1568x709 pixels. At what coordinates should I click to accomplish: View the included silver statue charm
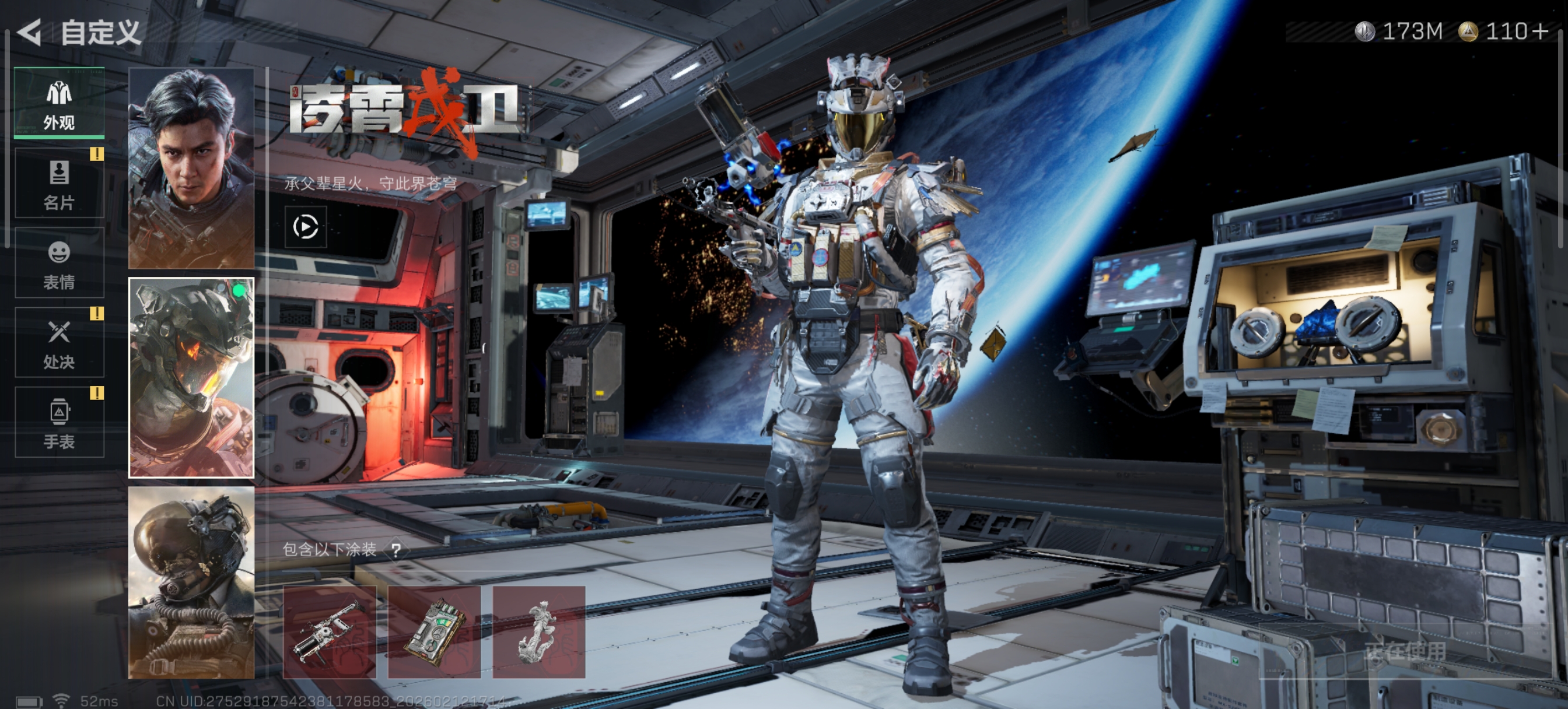538,632
